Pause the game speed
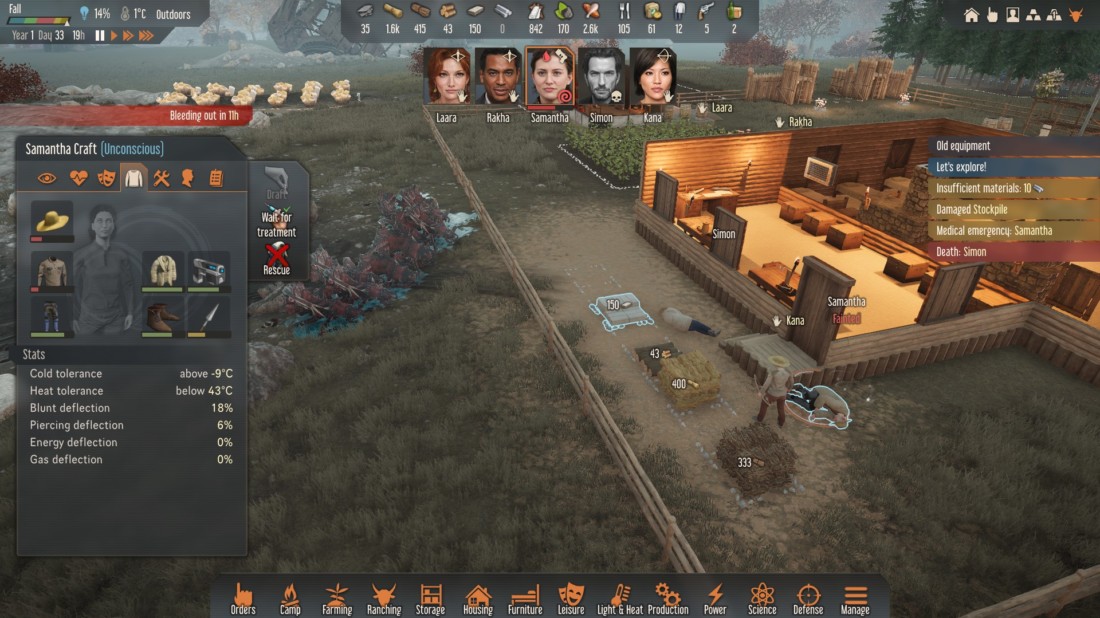1100x618 pixels. [x=100, y=35]
